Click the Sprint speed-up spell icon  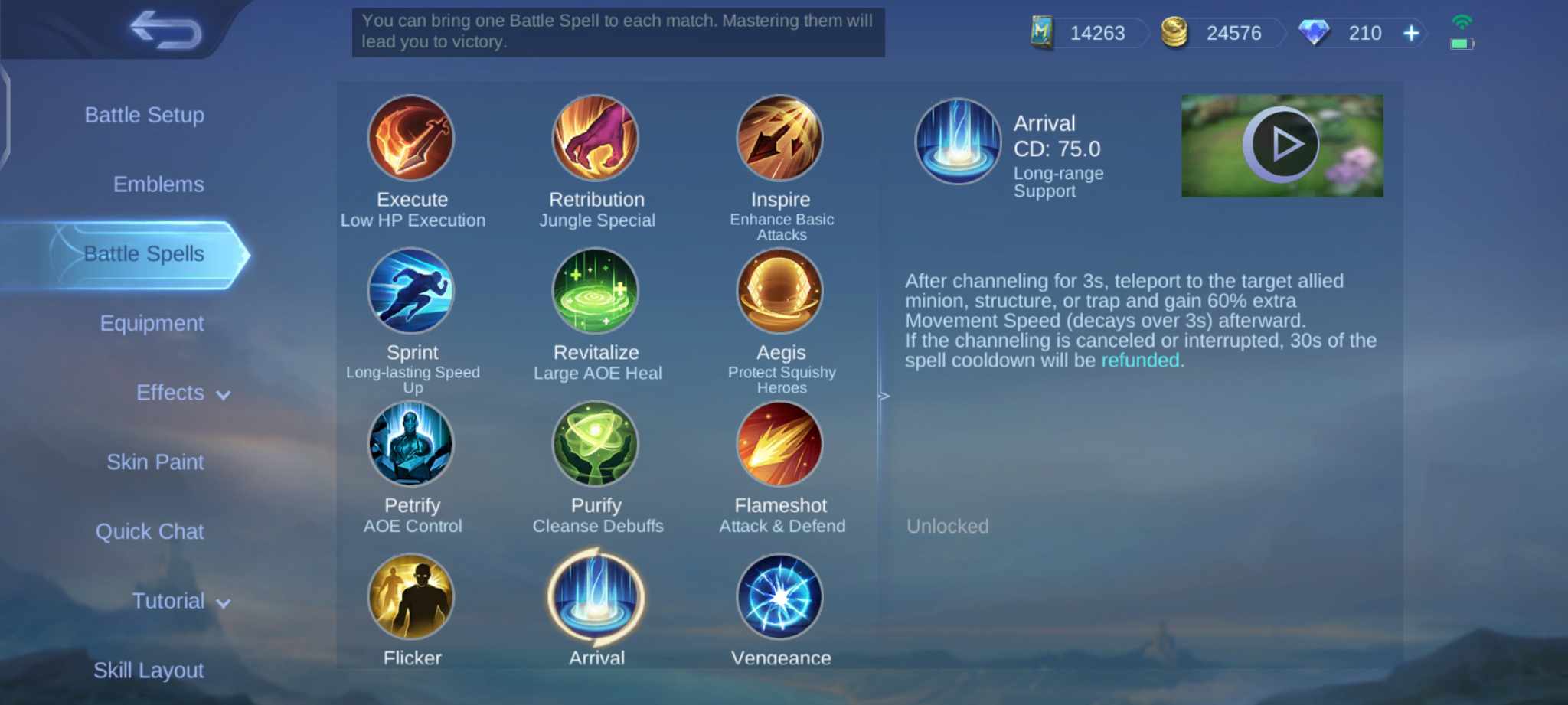tap(412, 292)
